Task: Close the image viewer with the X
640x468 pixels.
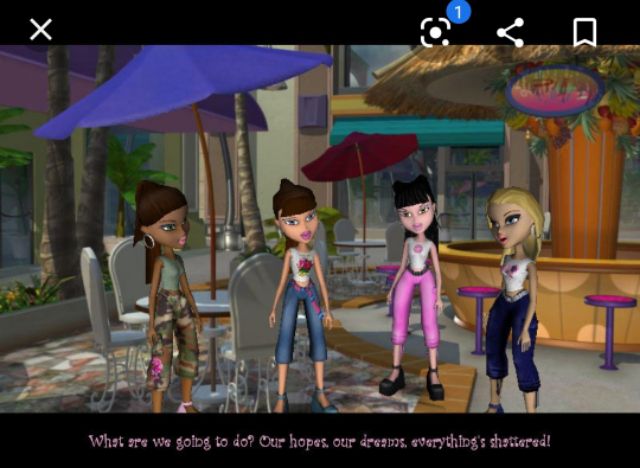Action: (x=40, y=30)
